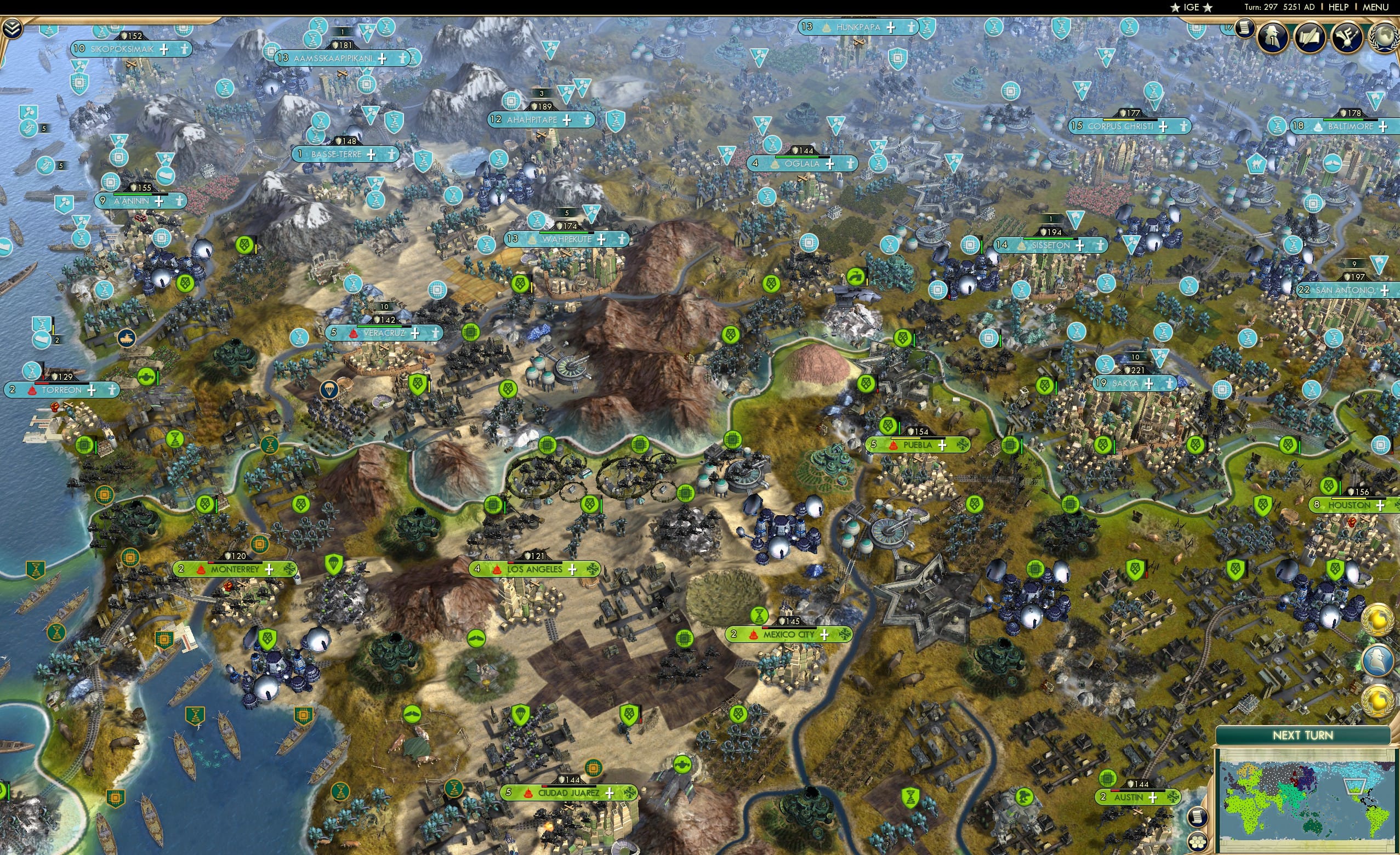
Task: Open the Social Policies quill icon
Action: 1310,36
